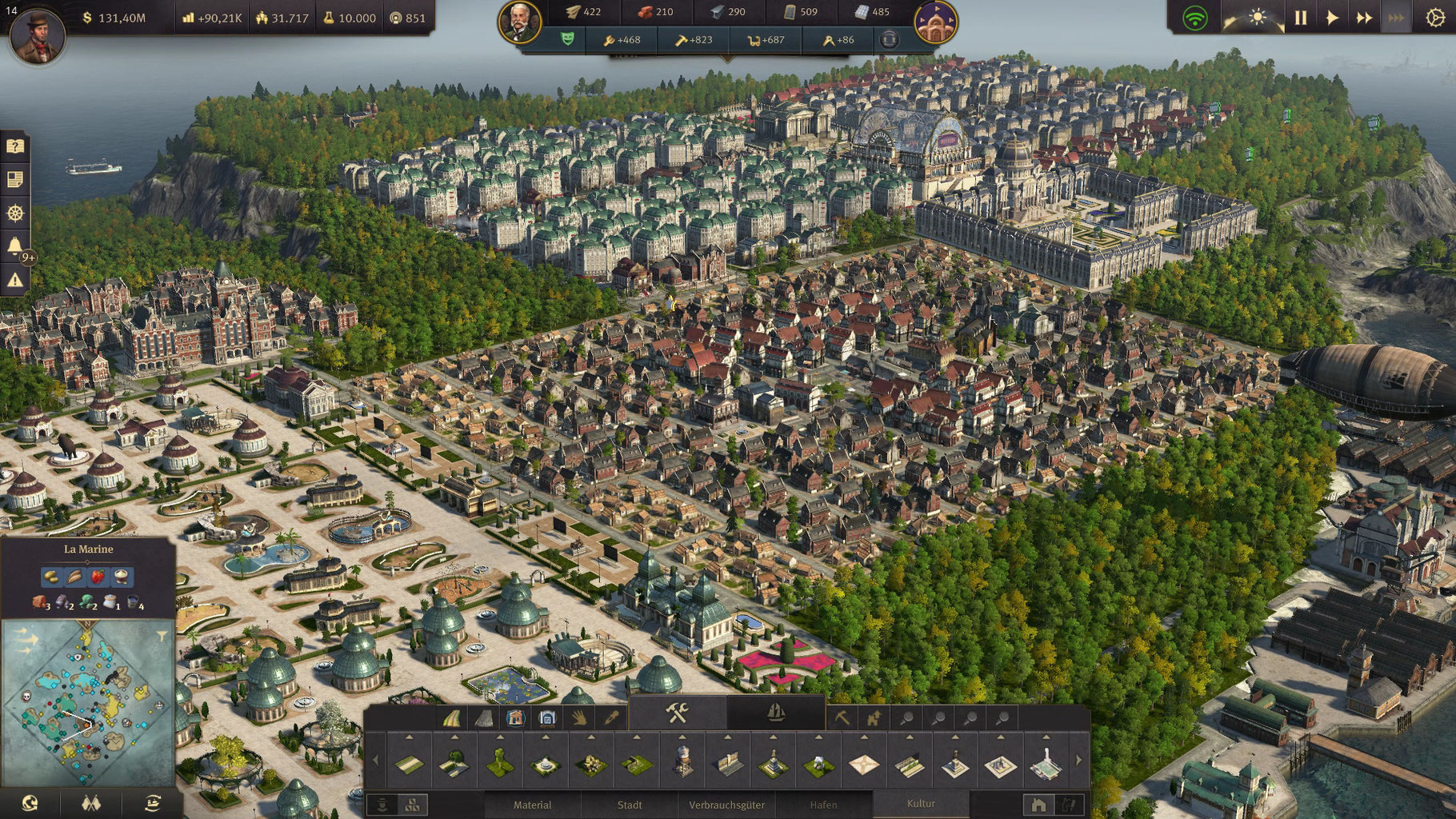The image size is (1456, 819).
Task: Open the Verbrauchsgüter build tab
Action: (x=726, y=805)
